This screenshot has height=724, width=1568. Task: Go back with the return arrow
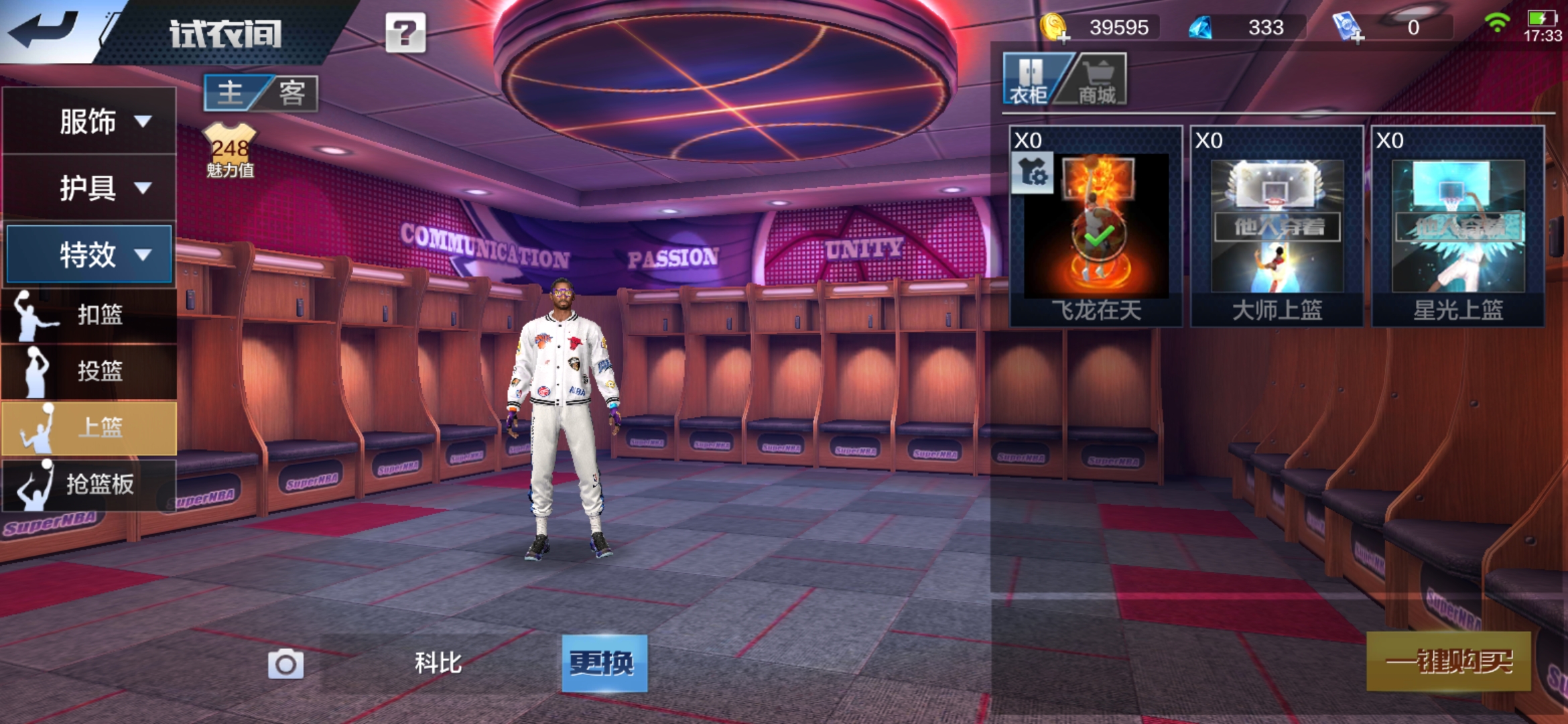[44, 30]
